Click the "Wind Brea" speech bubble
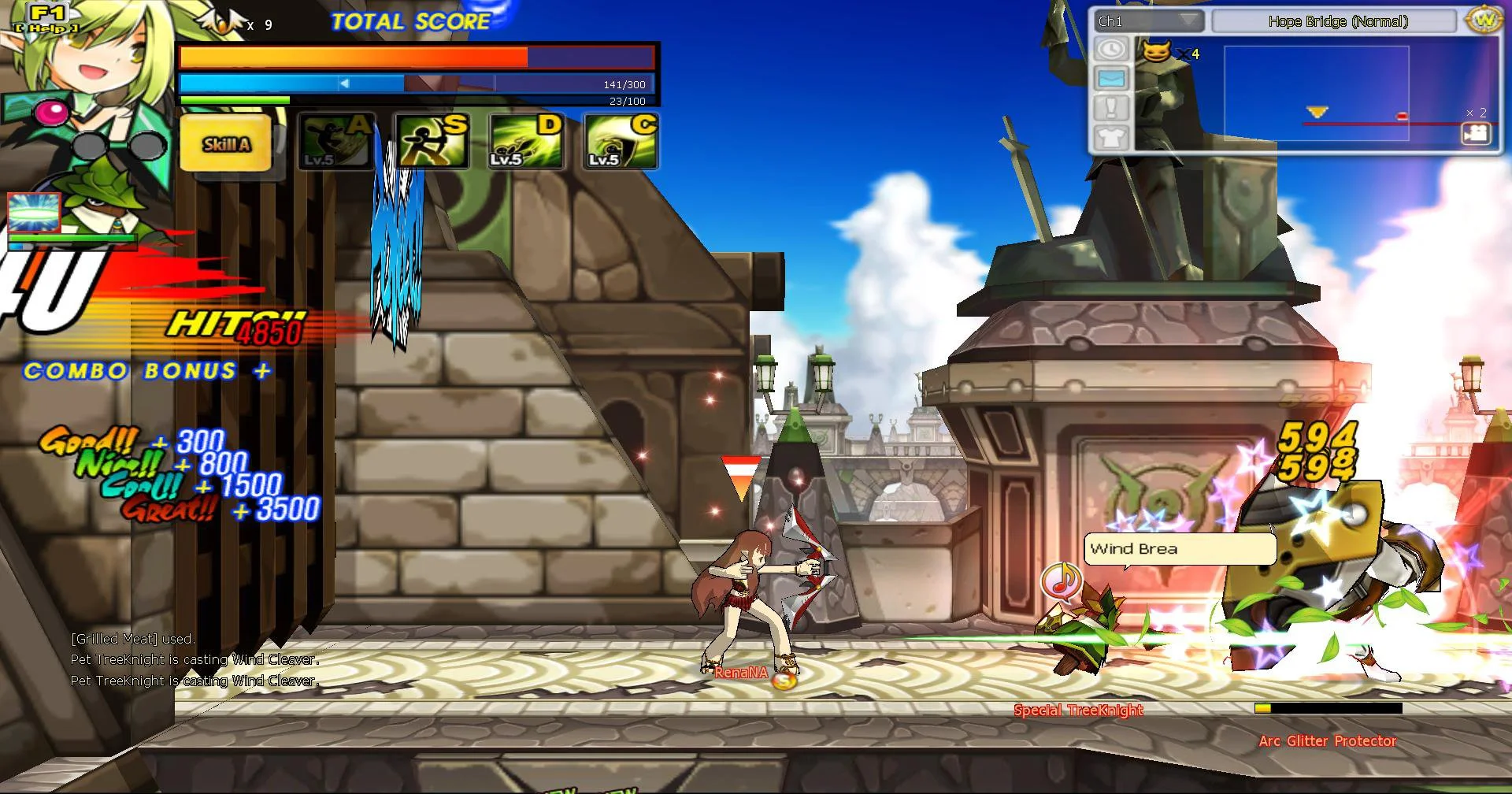This screenshot has height=794, width=1512. (1180, 549)
